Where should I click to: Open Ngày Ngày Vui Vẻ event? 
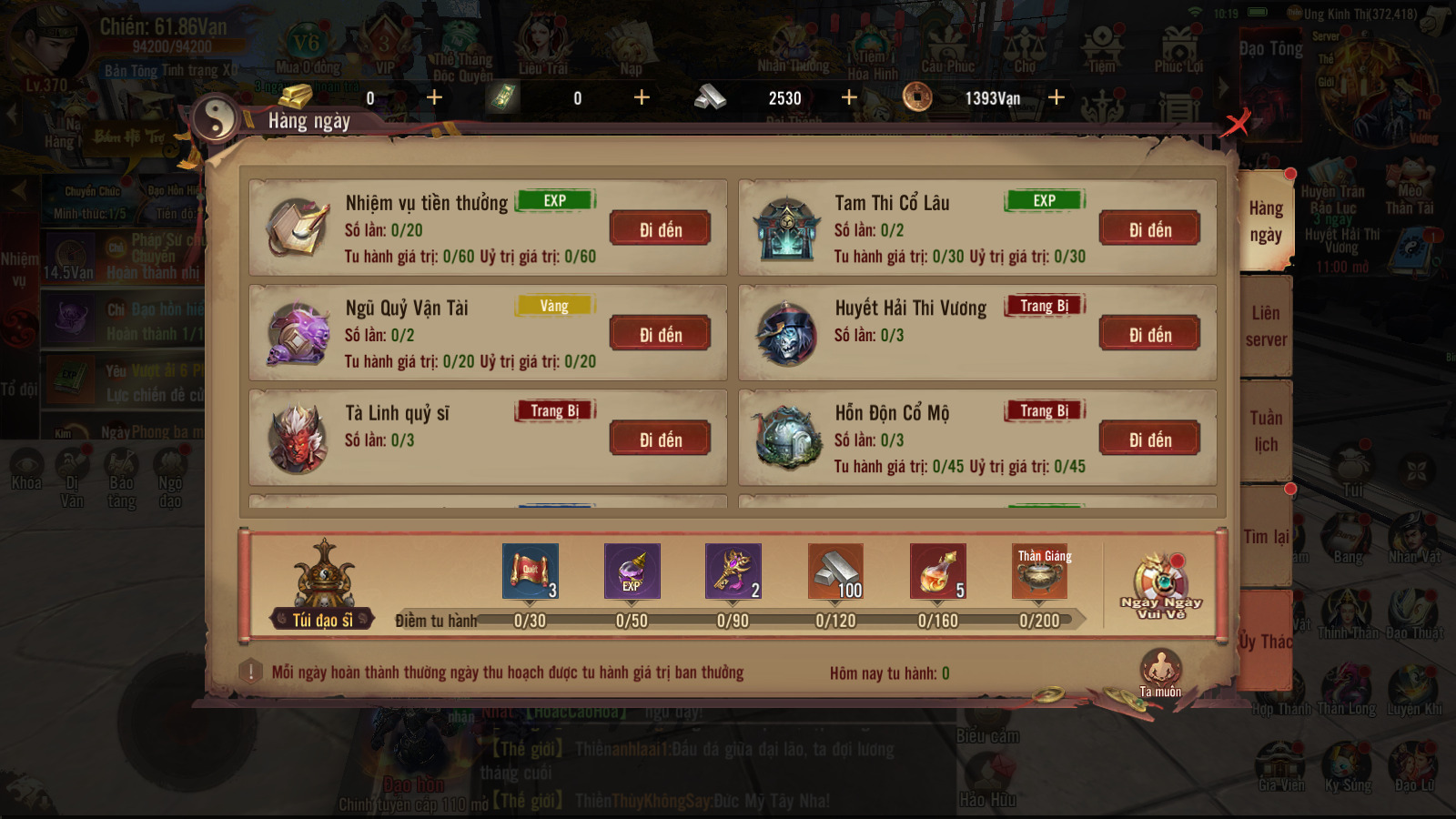(x=1160, y=587)
